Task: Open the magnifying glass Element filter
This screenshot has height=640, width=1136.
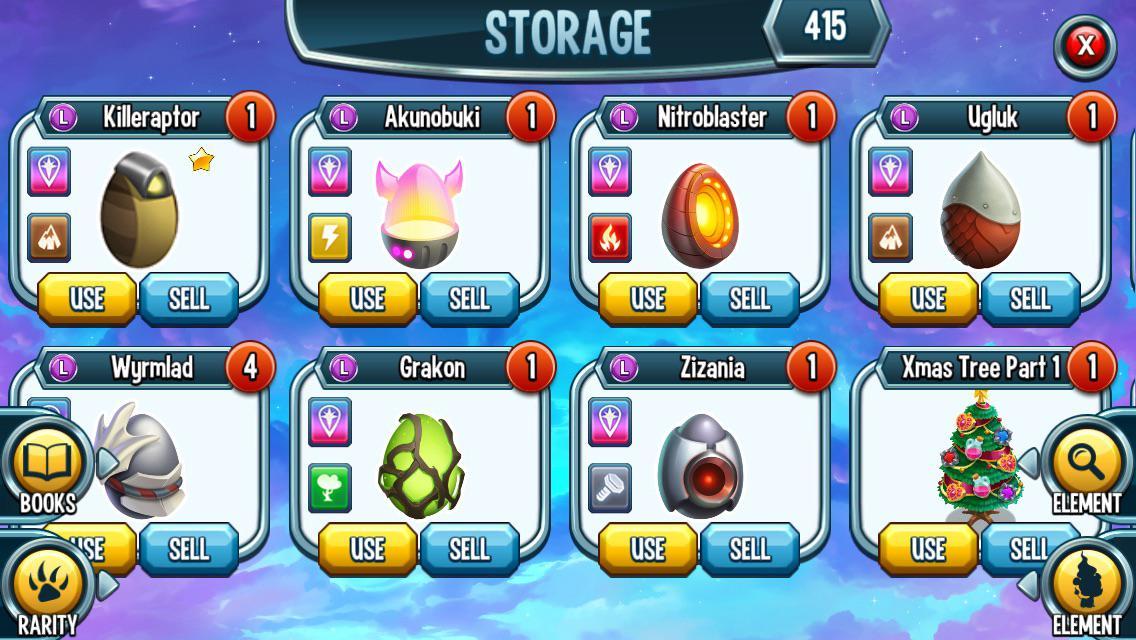Action: (1087, 468)
